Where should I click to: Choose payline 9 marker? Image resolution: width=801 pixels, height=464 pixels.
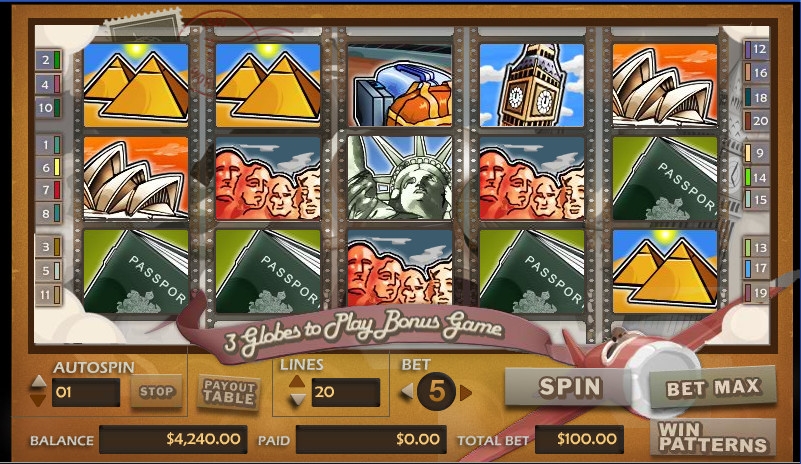(759, 153)
